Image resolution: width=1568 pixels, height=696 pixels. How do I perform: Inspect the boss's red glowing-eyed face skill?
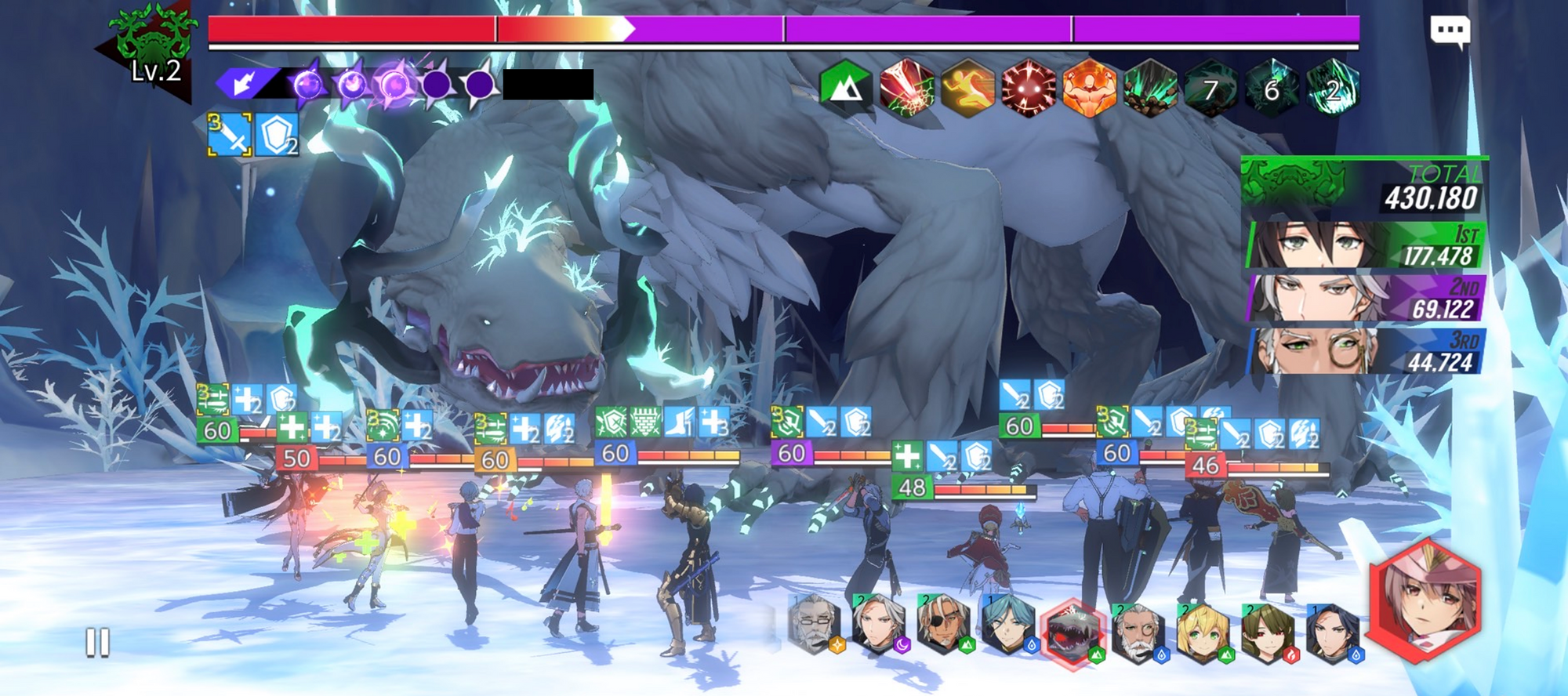tap(1028, 87)
